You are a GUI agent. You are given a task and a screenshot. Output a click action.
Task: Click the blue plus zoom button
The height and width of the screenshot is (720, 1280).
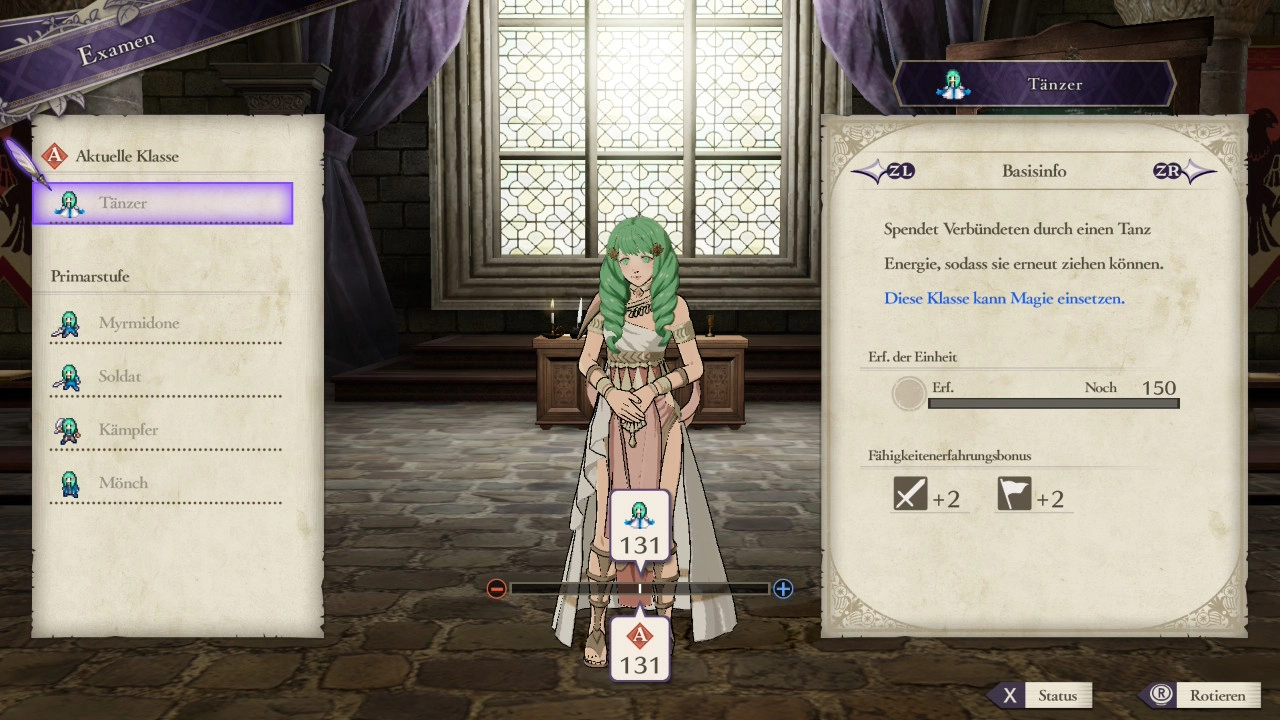coord(783,589)
